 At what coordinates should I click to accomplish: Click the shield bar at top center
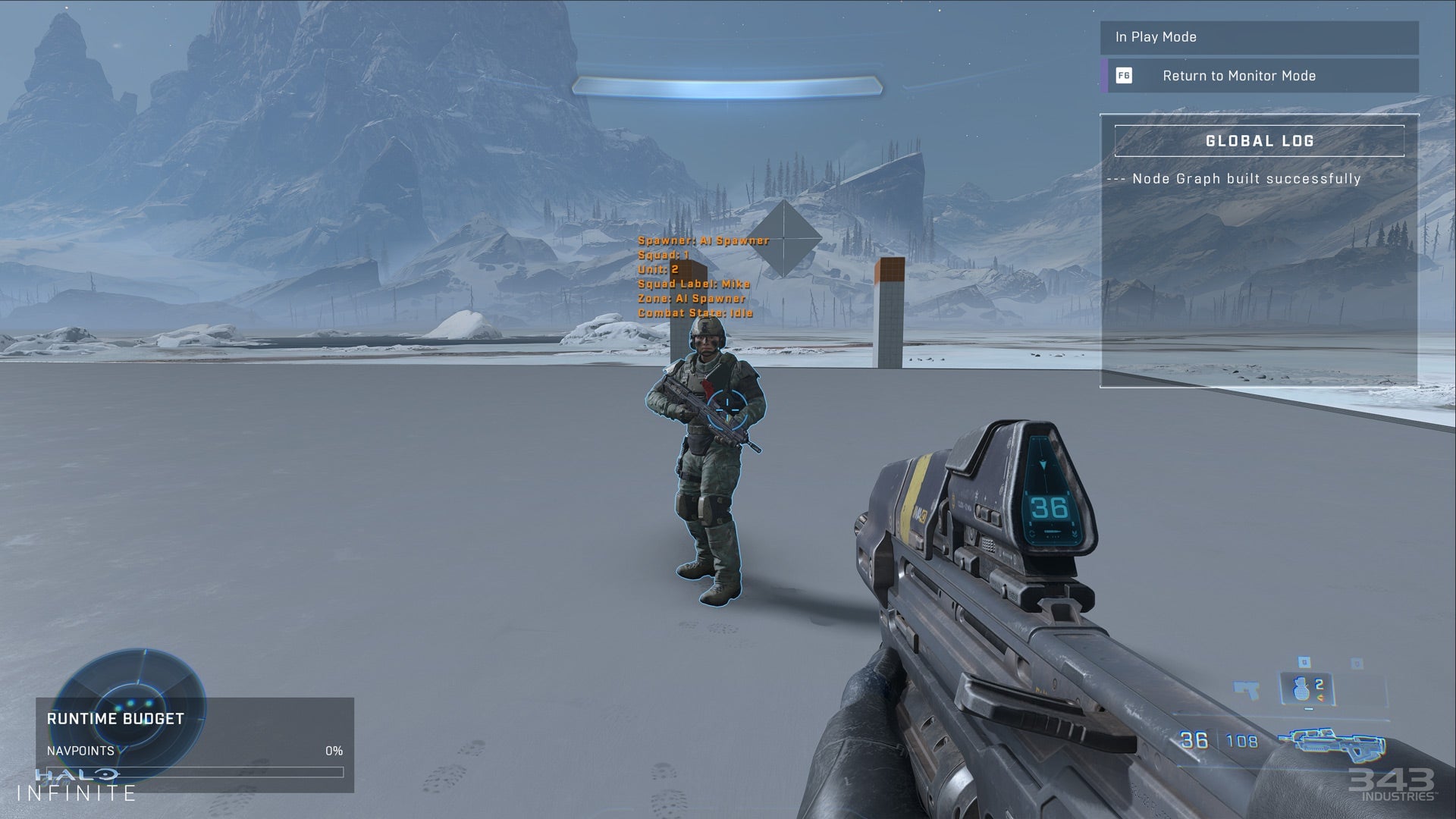coord(728,86)
